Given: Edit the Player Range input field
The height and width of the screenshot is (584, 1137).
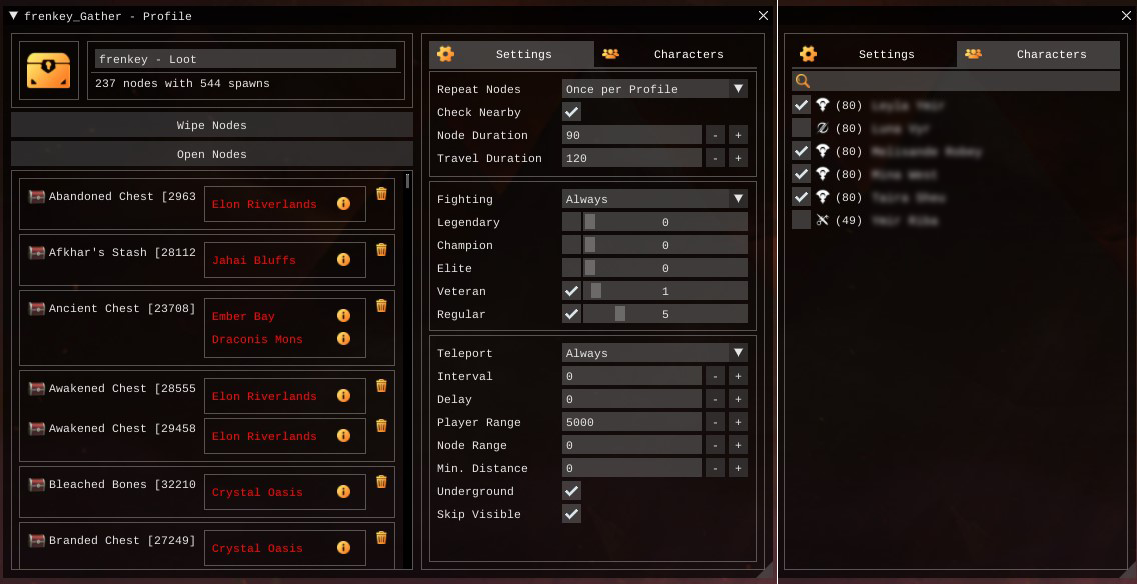Looking at the screenshot, I should coord(631,422).
